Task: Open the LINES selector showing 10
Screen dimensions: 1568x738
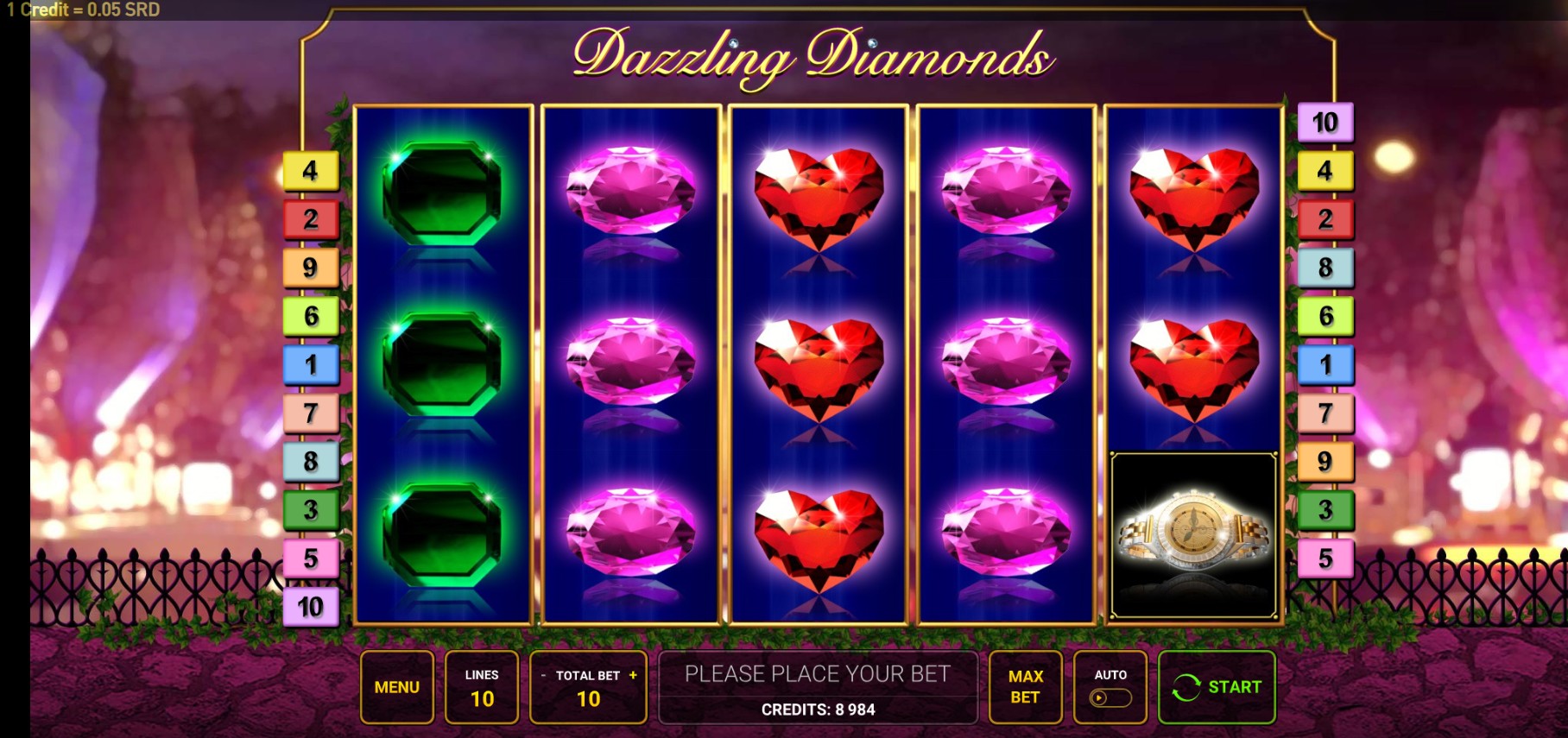Action: (x=483, y=687)
